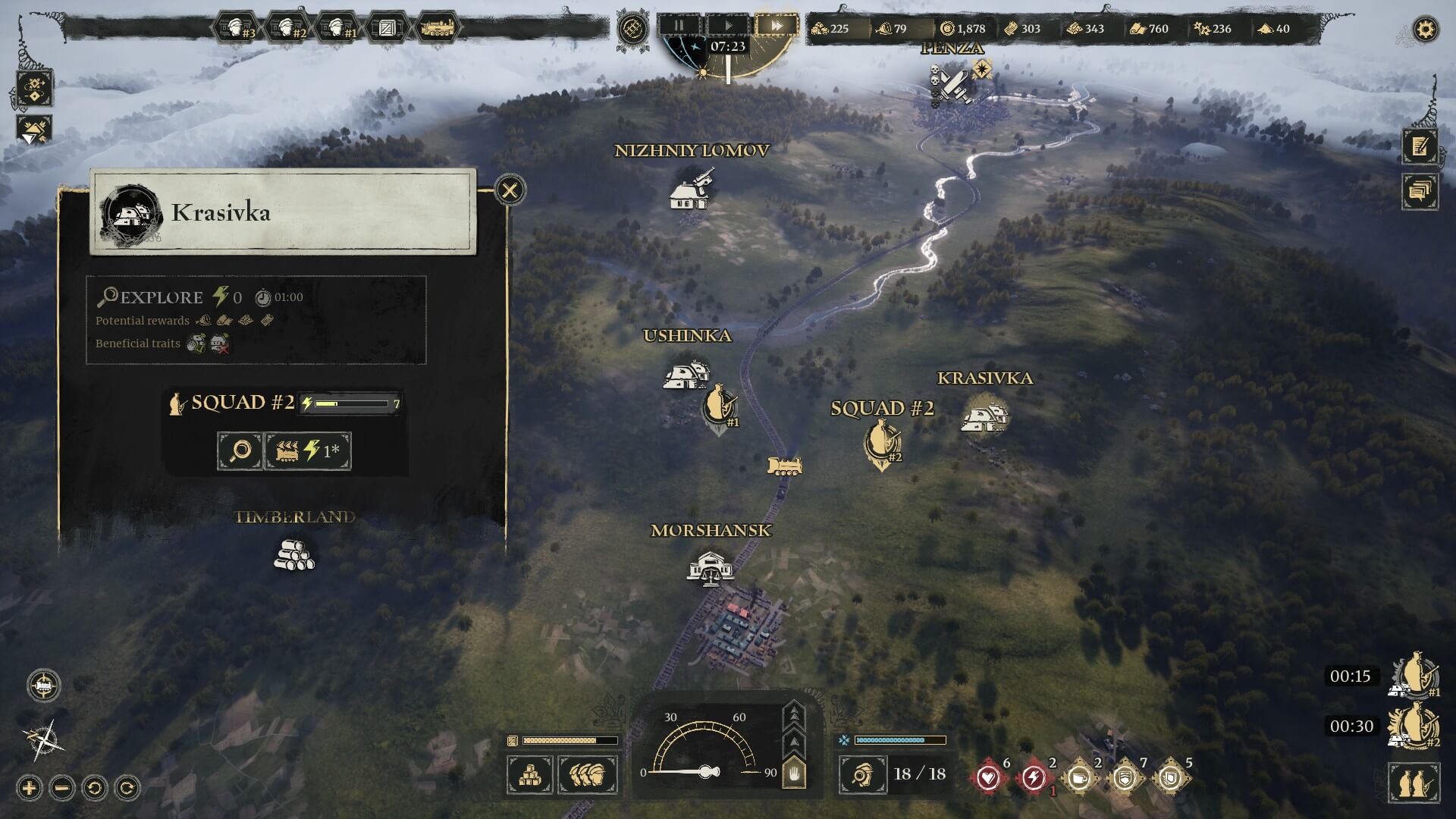
Task: Open the cargo resources panel
Action: (x=529, y=775)
